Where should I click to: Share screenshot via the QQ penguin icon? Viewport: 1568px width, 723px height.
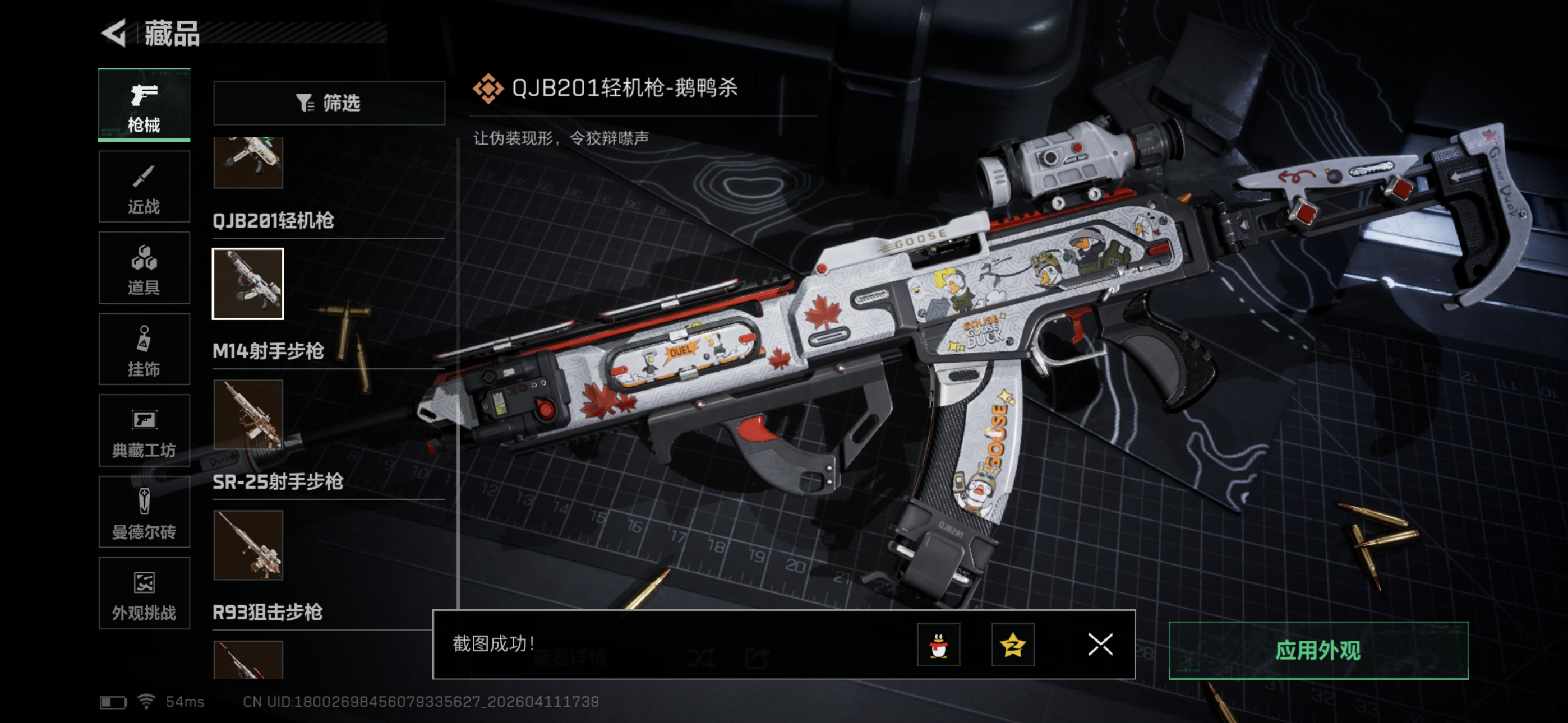tap(938, 645)
